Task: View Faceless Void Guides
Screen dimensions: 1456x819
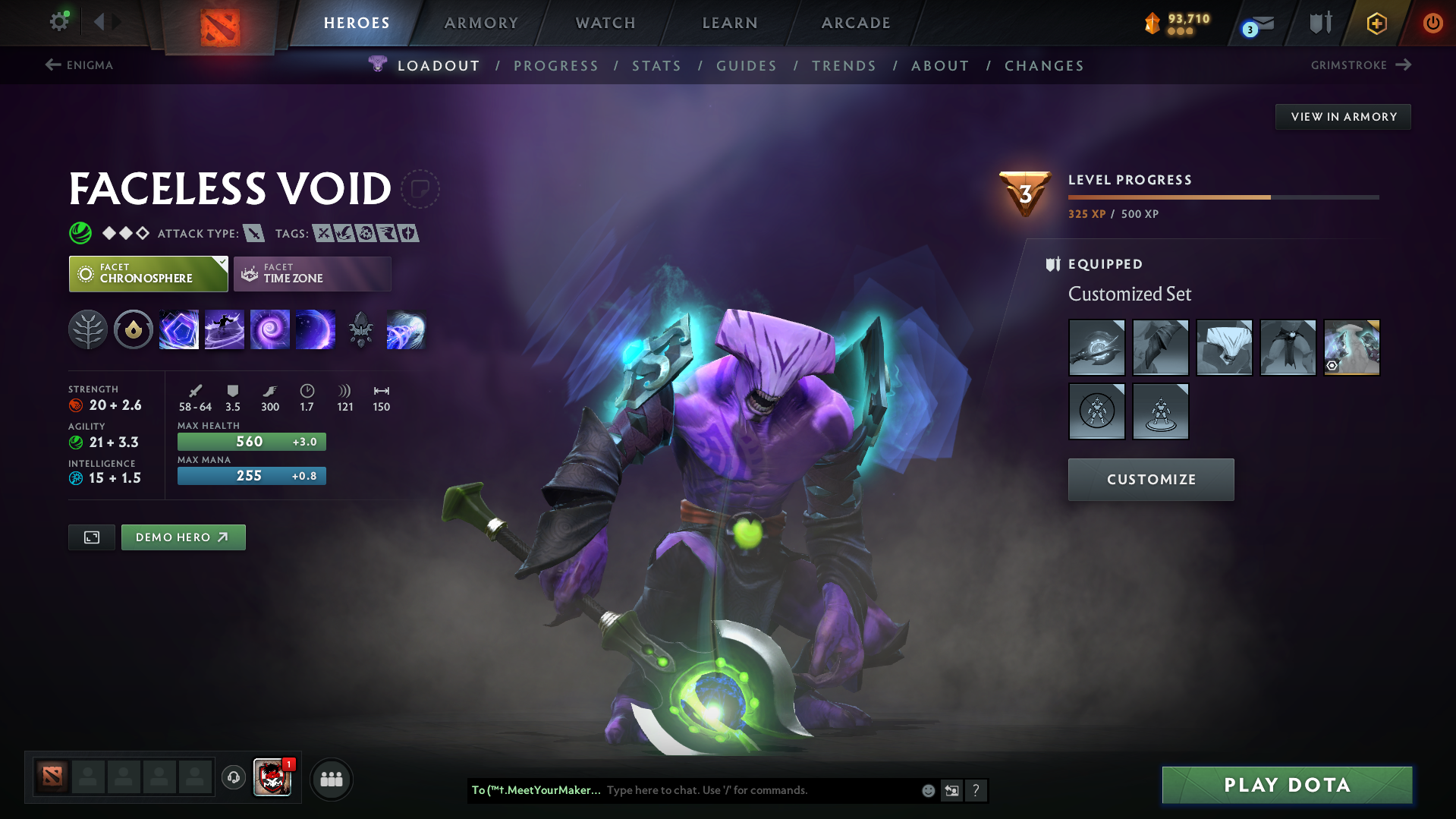Action: tap(747, 66)
